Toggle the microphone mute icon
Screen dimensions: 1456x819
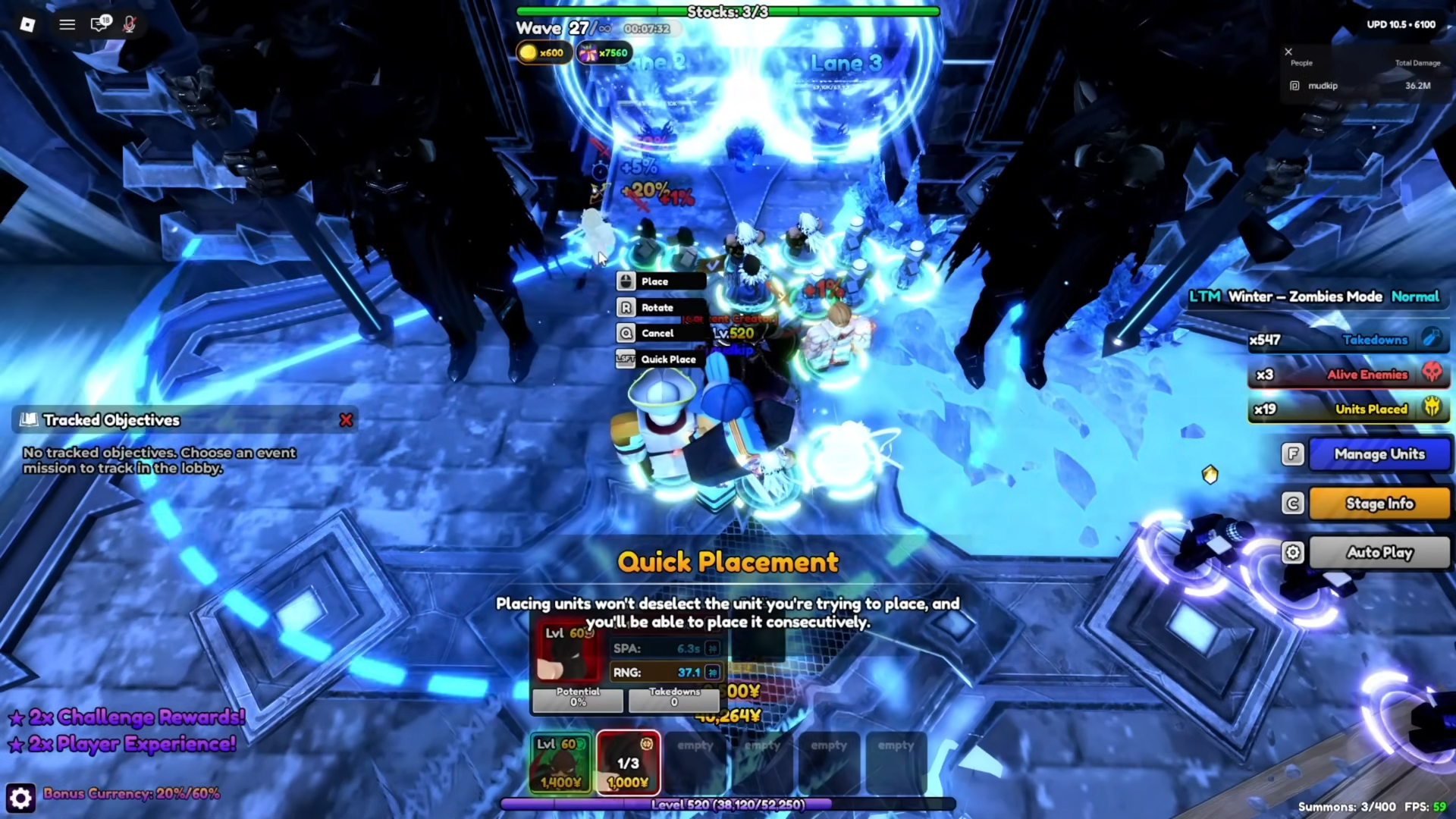[130, 24]
